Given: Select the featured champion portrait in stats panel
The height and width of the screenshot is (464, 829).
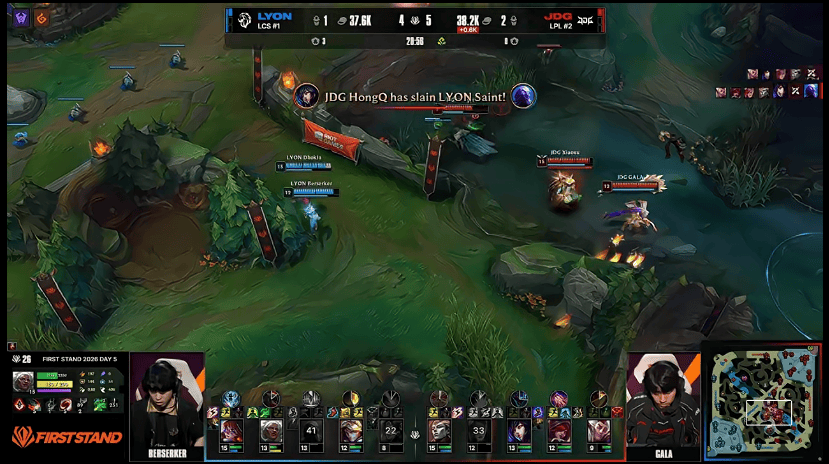Looking at the screenshot, I should [23, 381].
